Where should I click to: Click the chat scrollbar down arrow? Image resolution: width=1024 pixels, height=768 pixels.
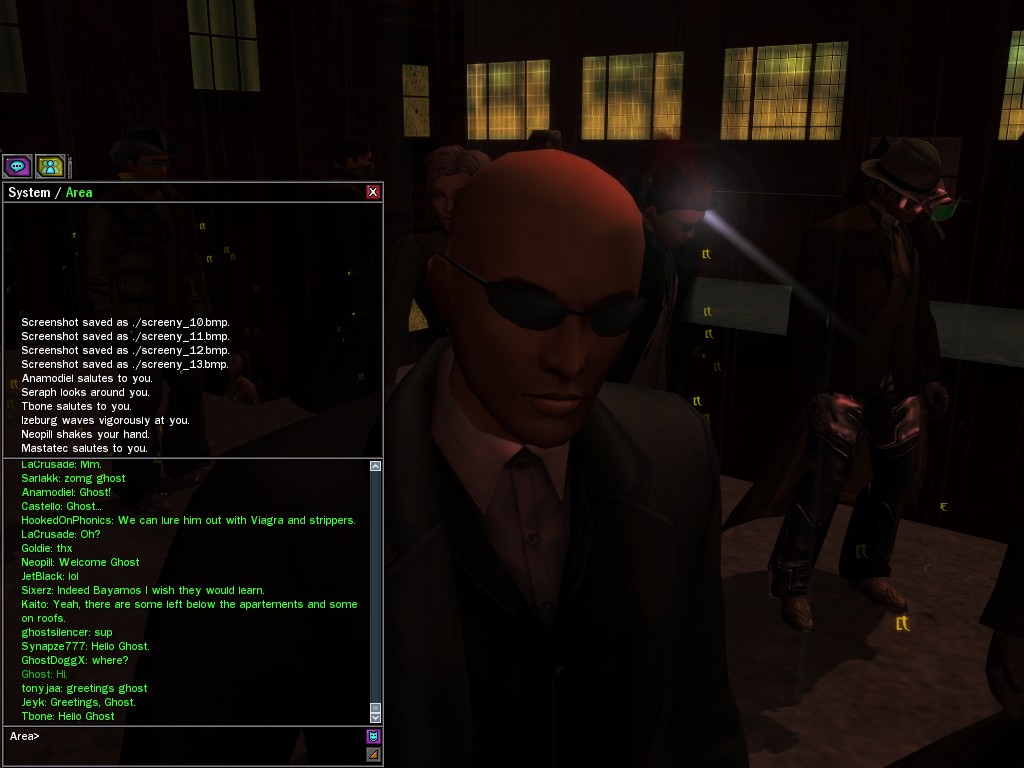375,716
